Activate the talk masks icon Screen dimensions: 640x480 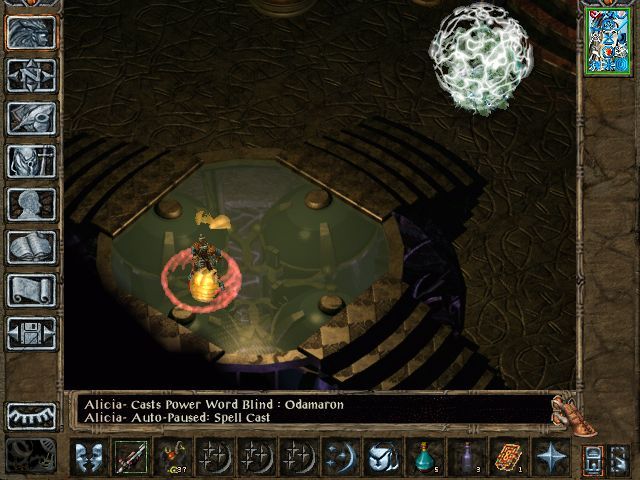pyautogui.click(x=87, y=458)
